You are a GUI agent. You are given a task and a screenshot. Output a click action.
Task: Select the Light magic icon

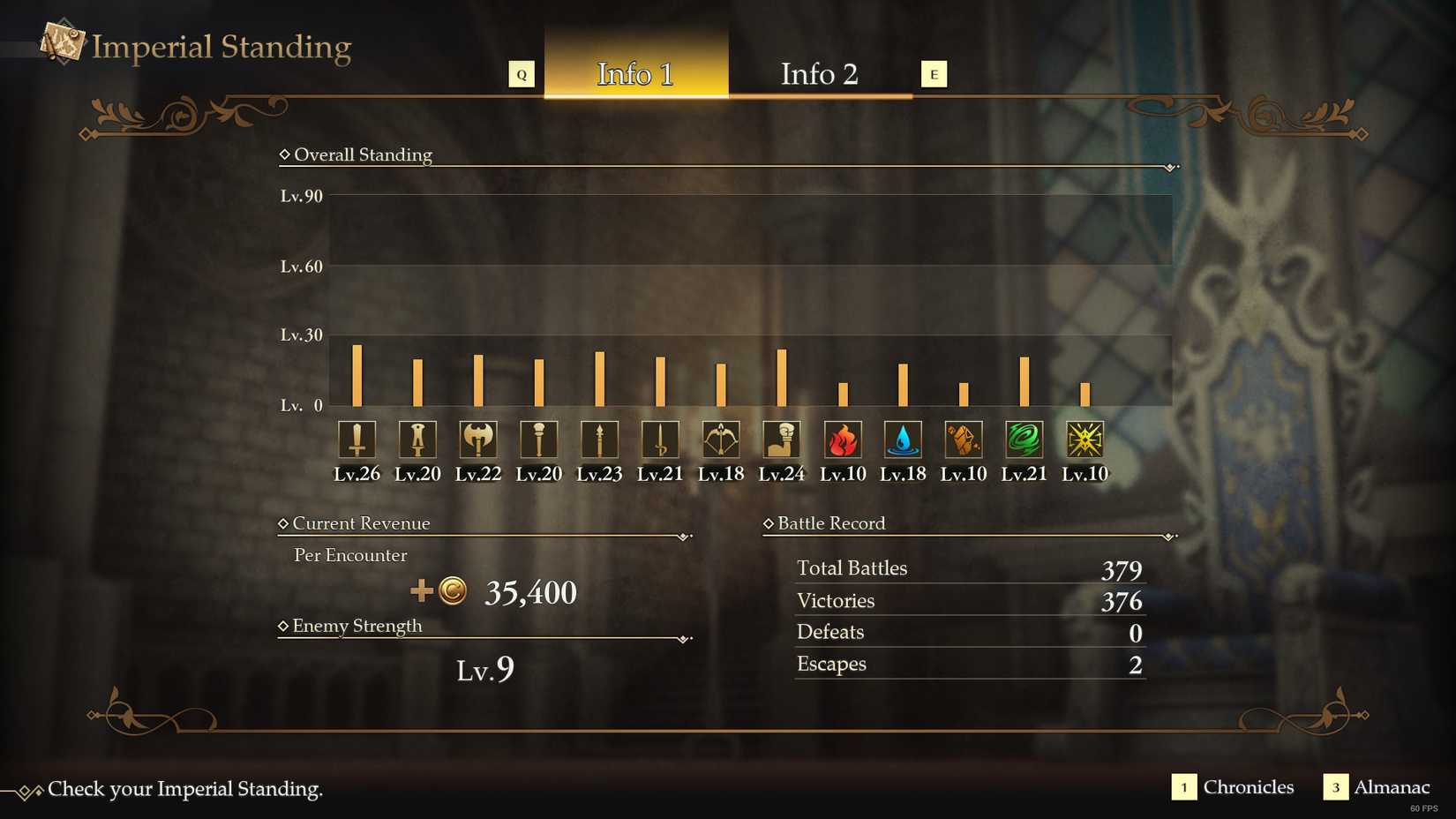click(1084, 439)
